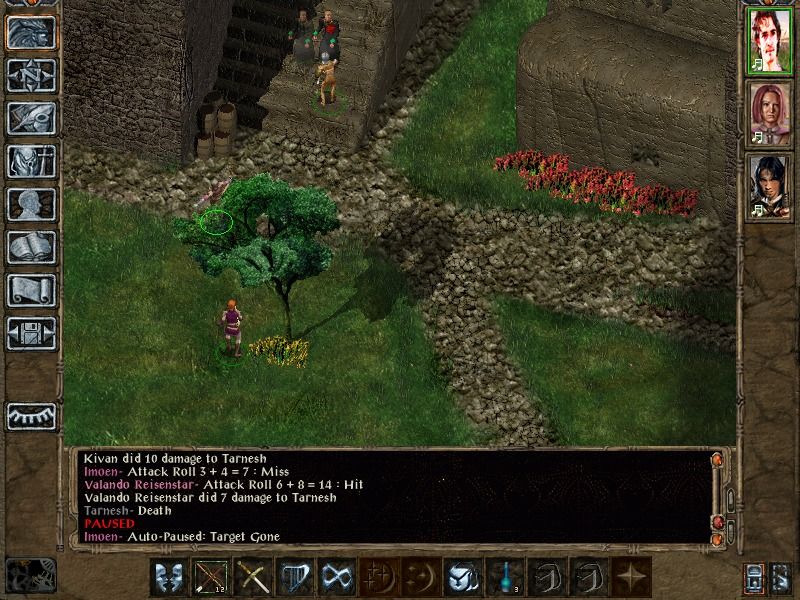The height and width of the screenshot is (600, 800).
Task: Equip the bow weapon slot
Action: tap(210, 577)
